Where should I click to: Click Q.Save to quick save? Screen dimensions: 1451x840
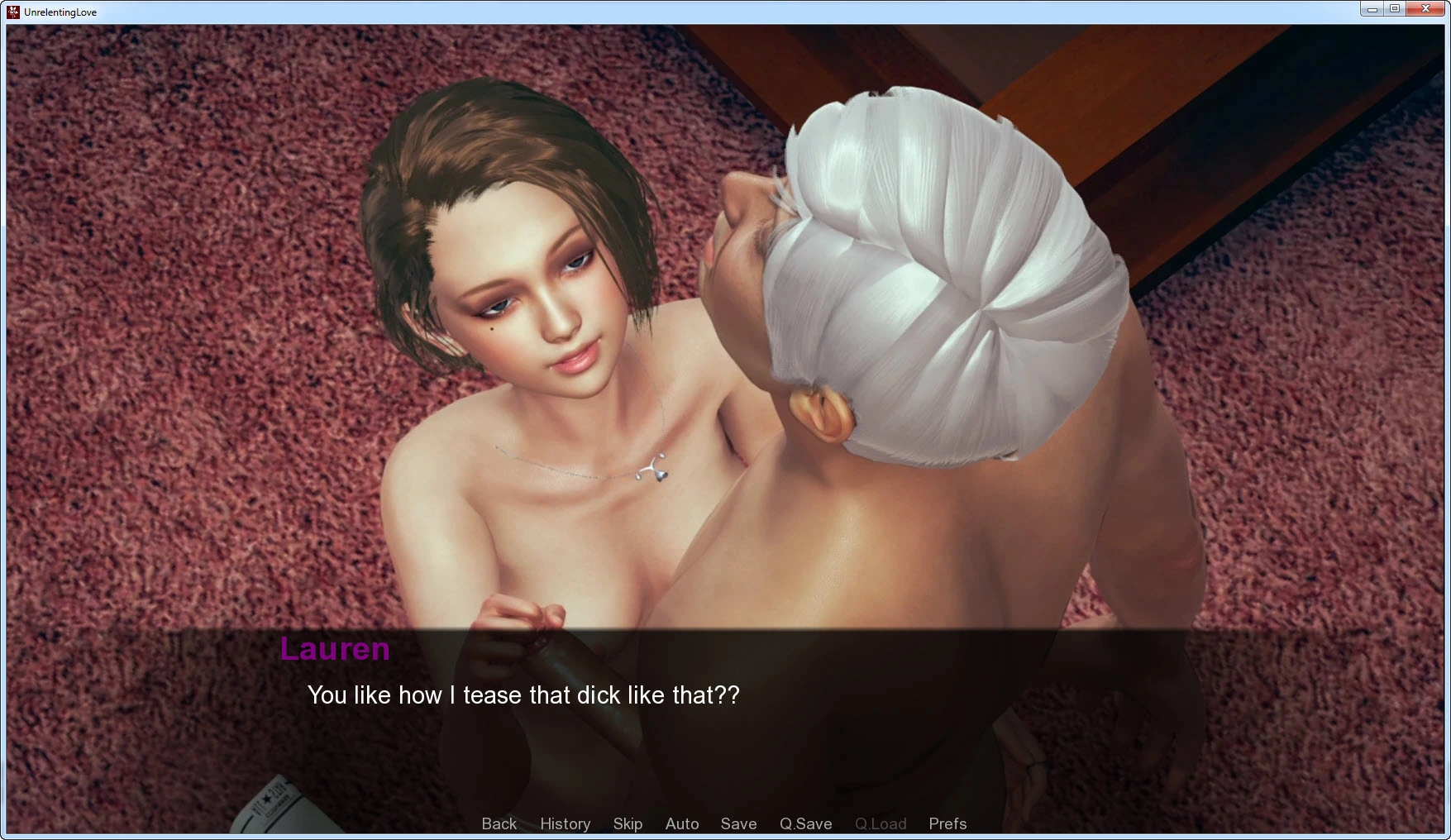point(805,823)
